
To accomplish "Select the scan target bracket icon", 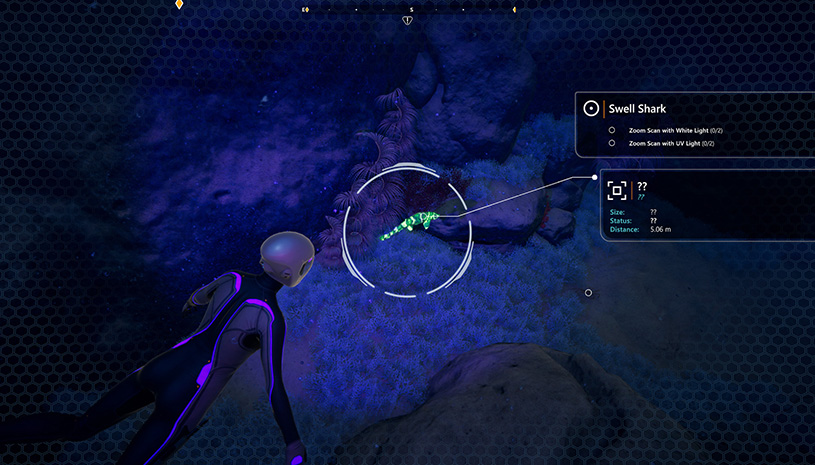I will (x=617, y=190).
